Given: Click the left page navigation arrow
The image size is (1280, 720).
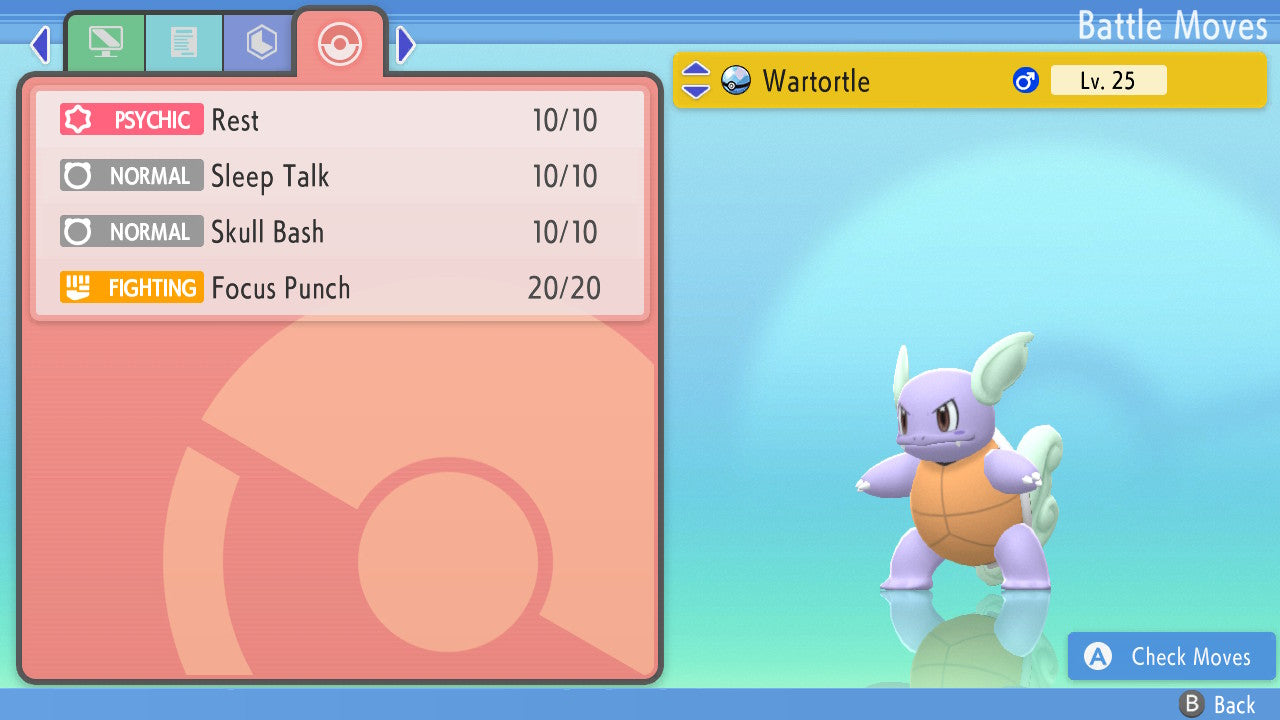Looking at the screenshot, I should 40,44.
